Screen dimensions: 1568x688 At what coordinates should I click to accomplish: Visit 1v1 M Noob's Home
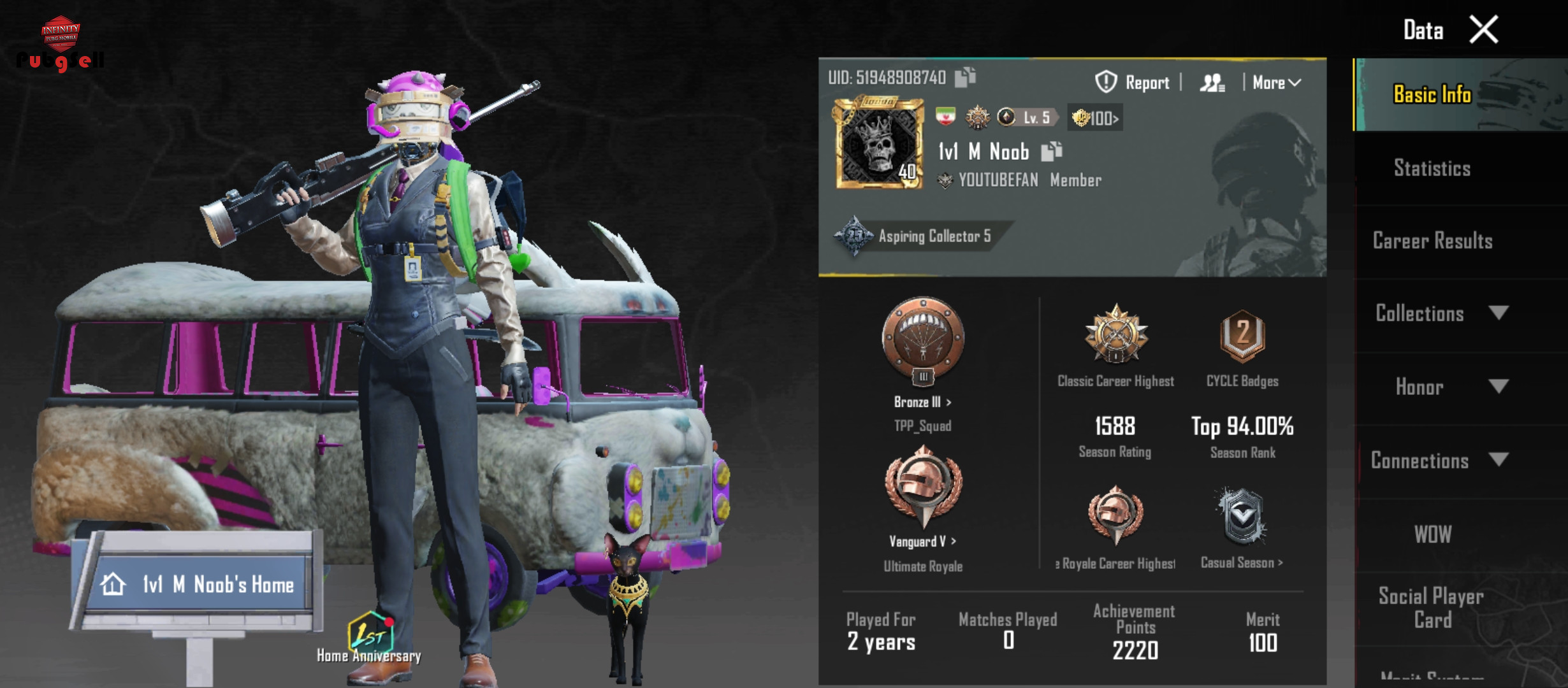tap(199, 584)
